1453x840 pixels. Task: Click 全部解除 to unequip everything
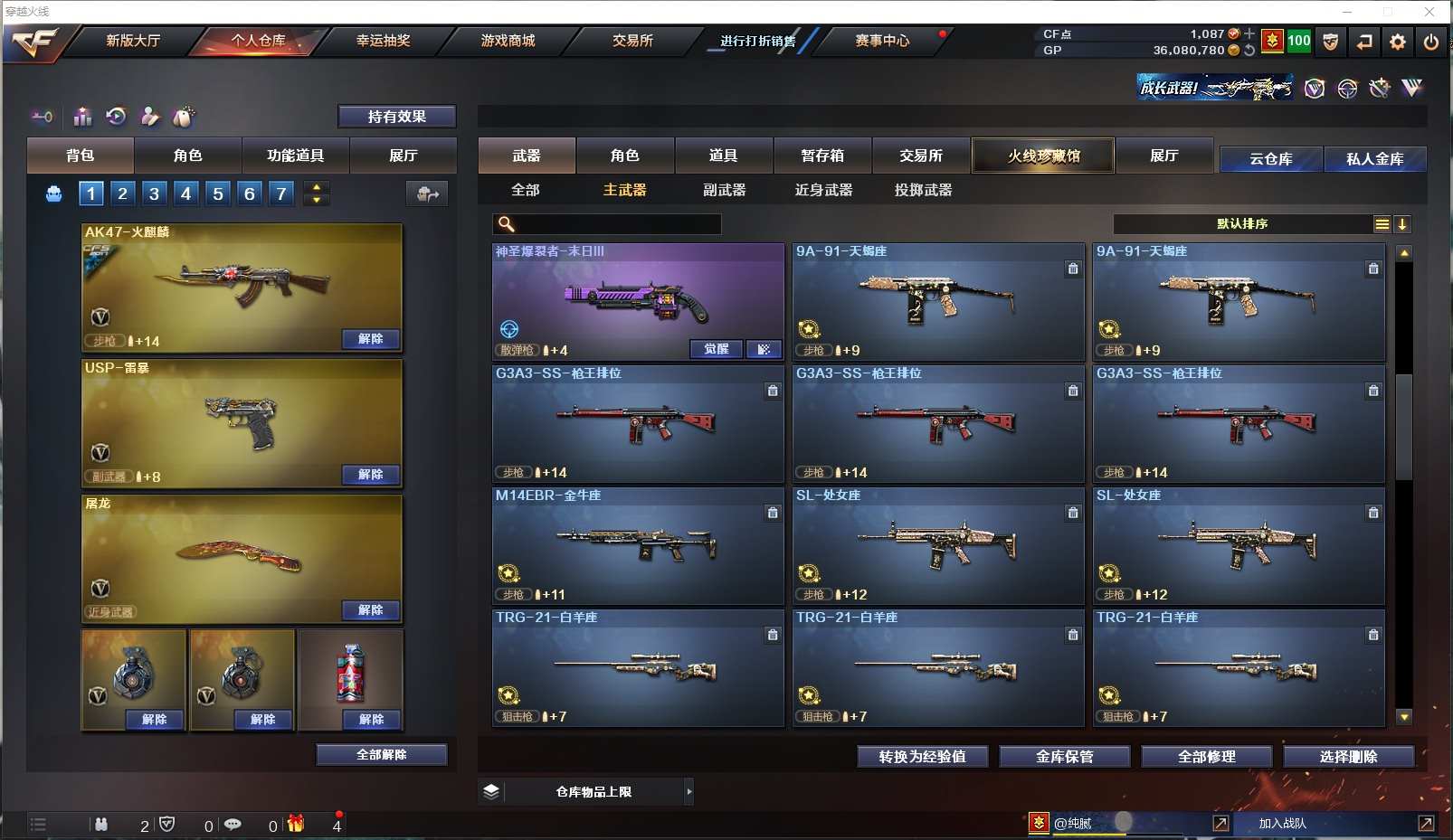click(x=382, y=755)
